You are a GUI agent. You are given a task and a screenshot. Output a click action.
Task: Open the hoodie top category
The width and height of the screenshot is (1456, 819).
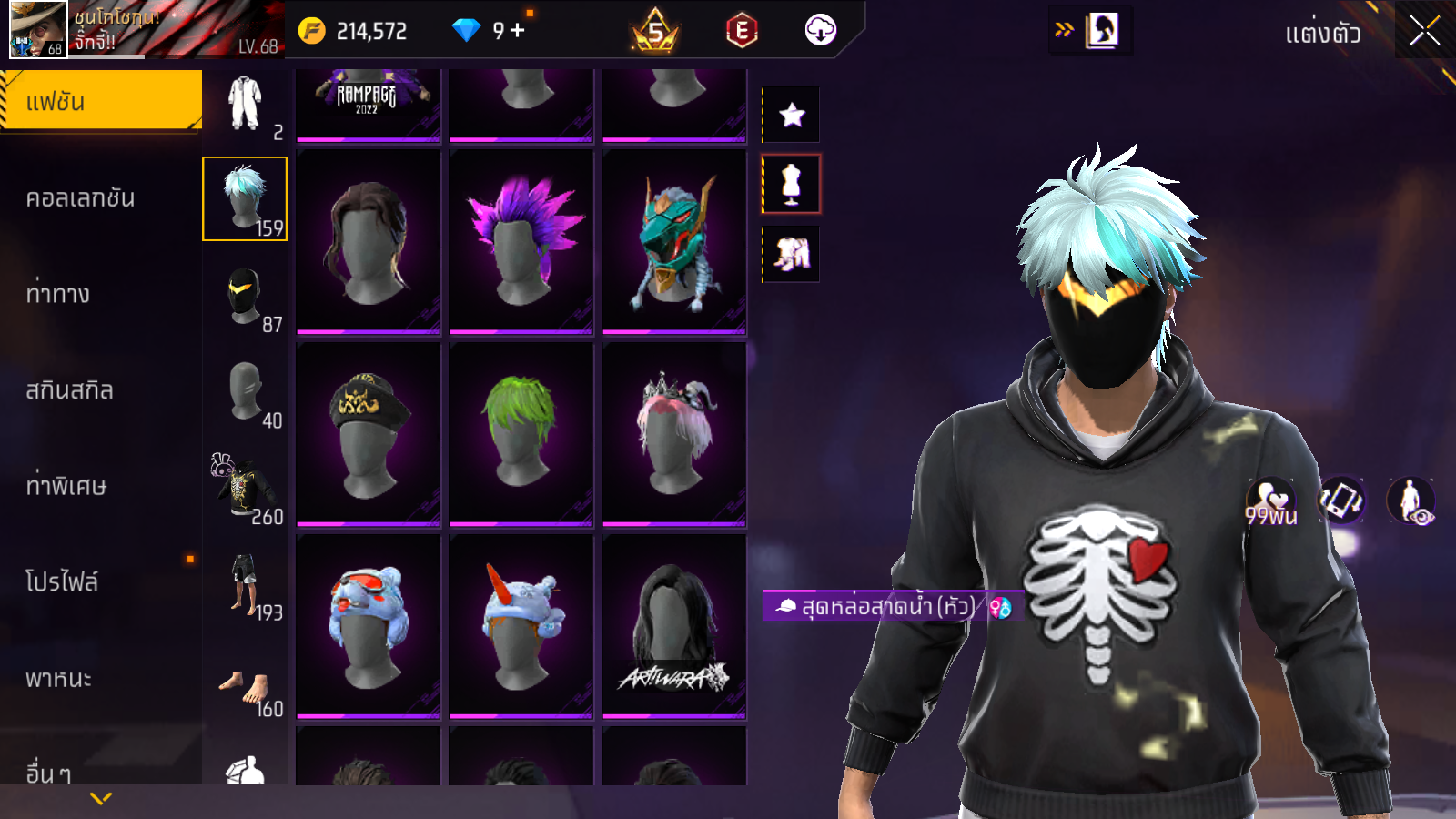point(245,489)
